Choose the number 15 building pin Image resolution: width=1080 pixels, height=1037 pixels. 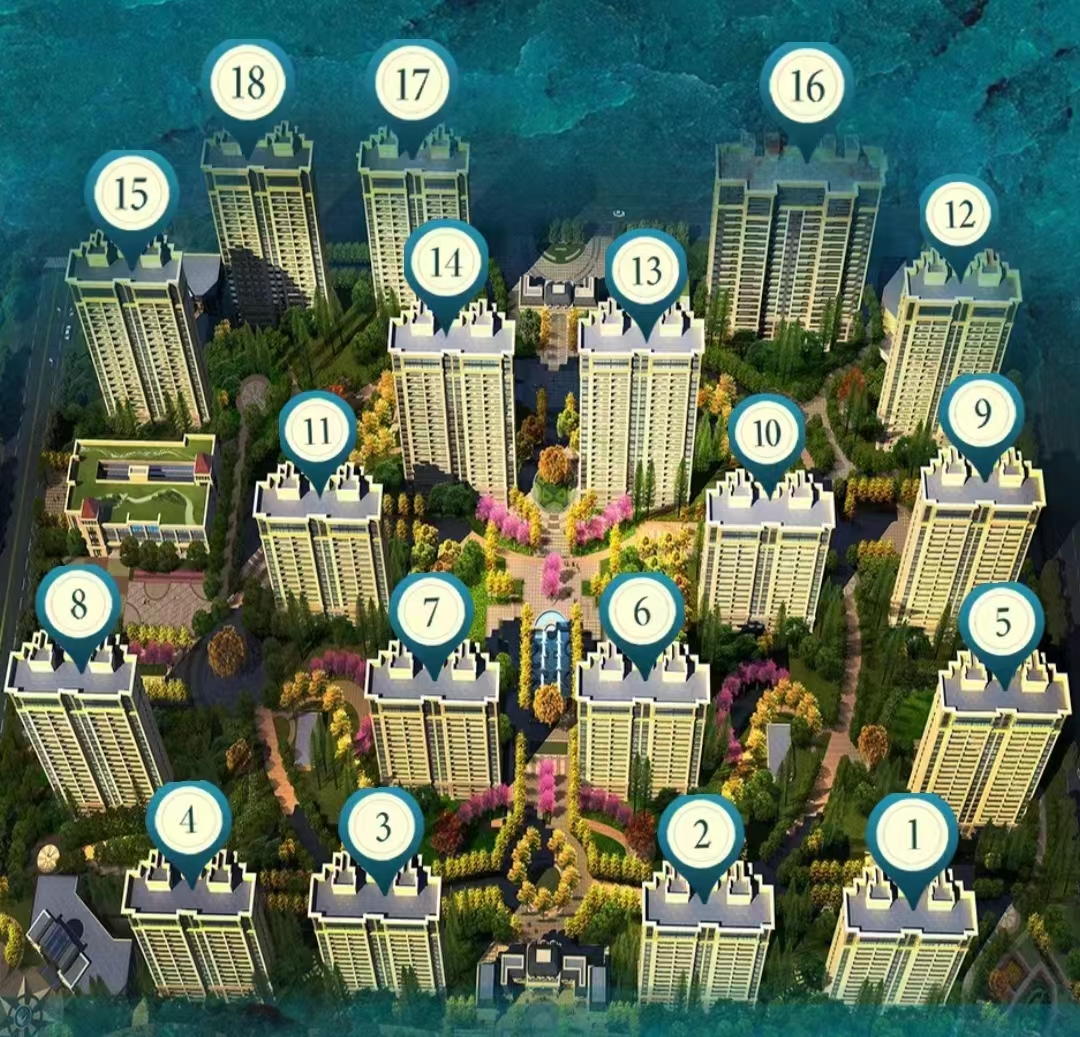pyautogui.click(x=131, y=195)
